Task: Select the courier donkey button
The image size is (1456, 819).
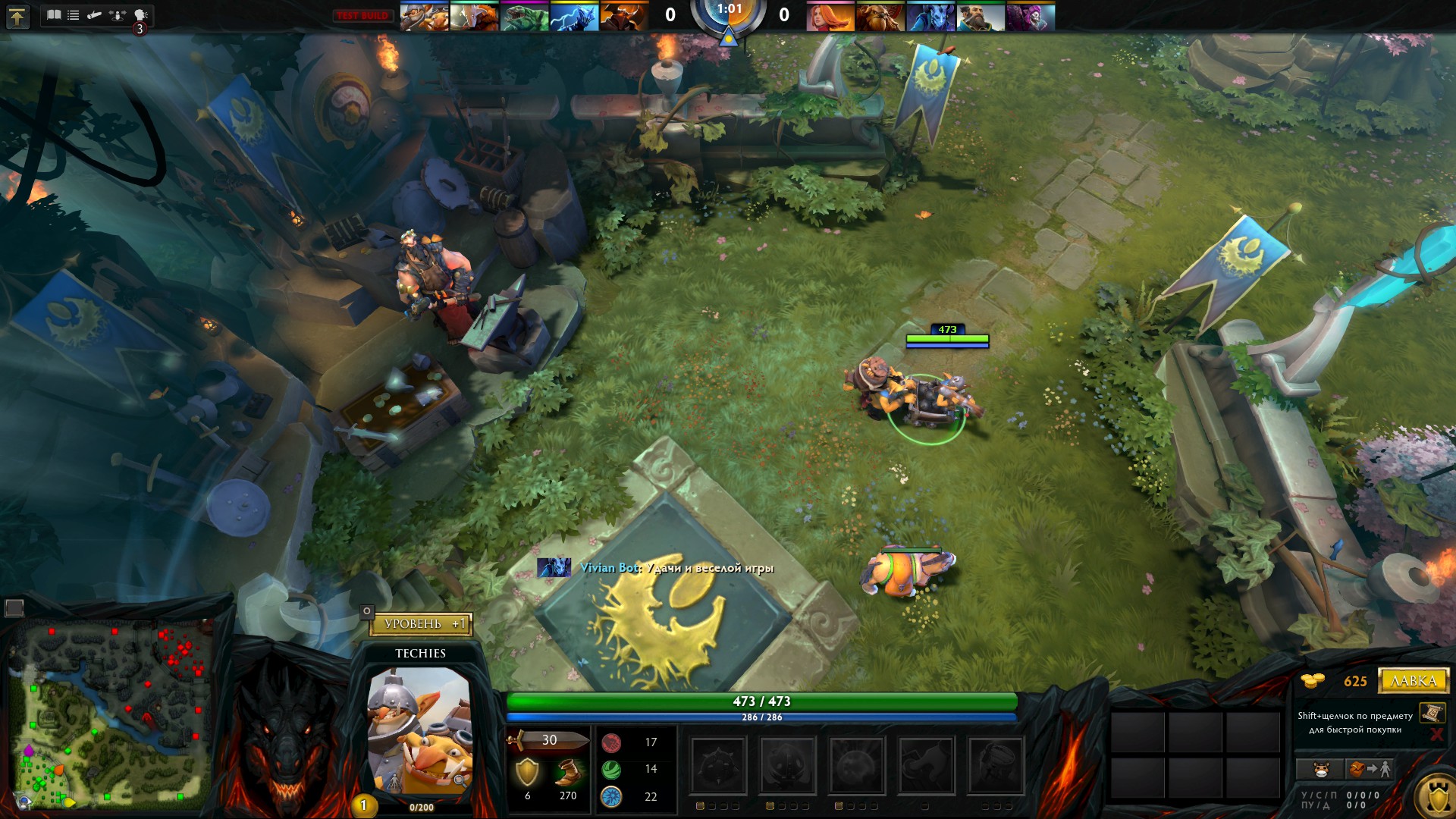Action: (1321, 769)
